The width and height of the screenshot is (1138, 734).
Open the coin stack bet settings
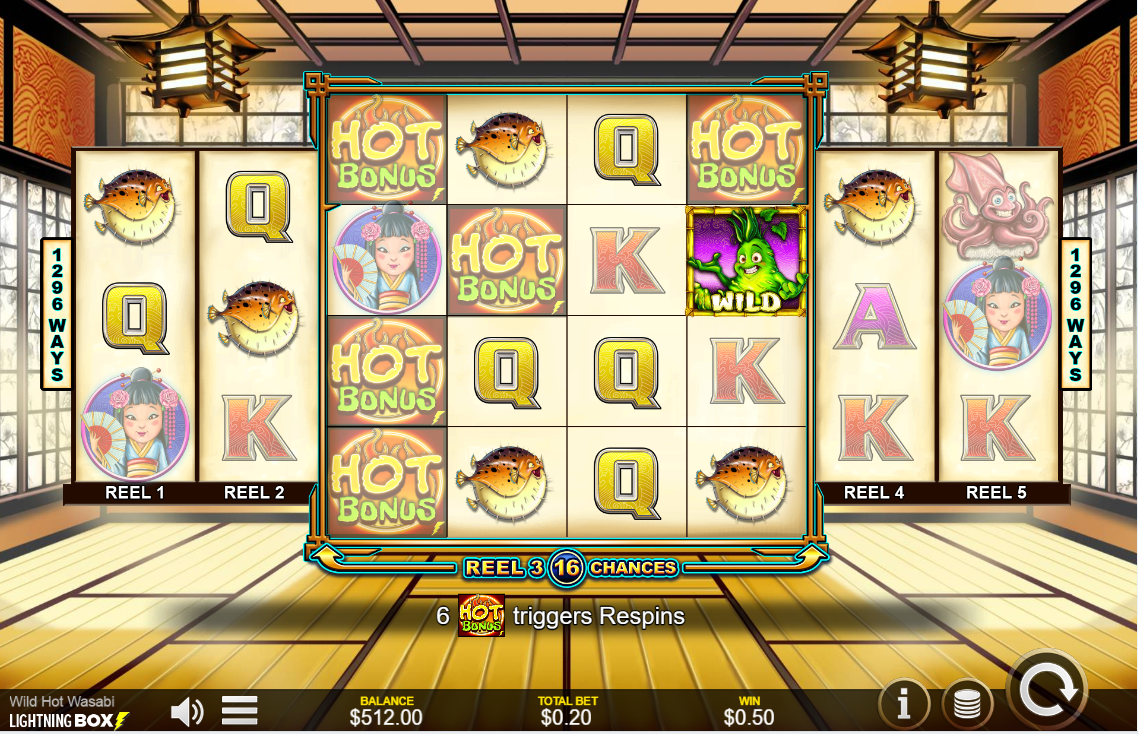966,705
